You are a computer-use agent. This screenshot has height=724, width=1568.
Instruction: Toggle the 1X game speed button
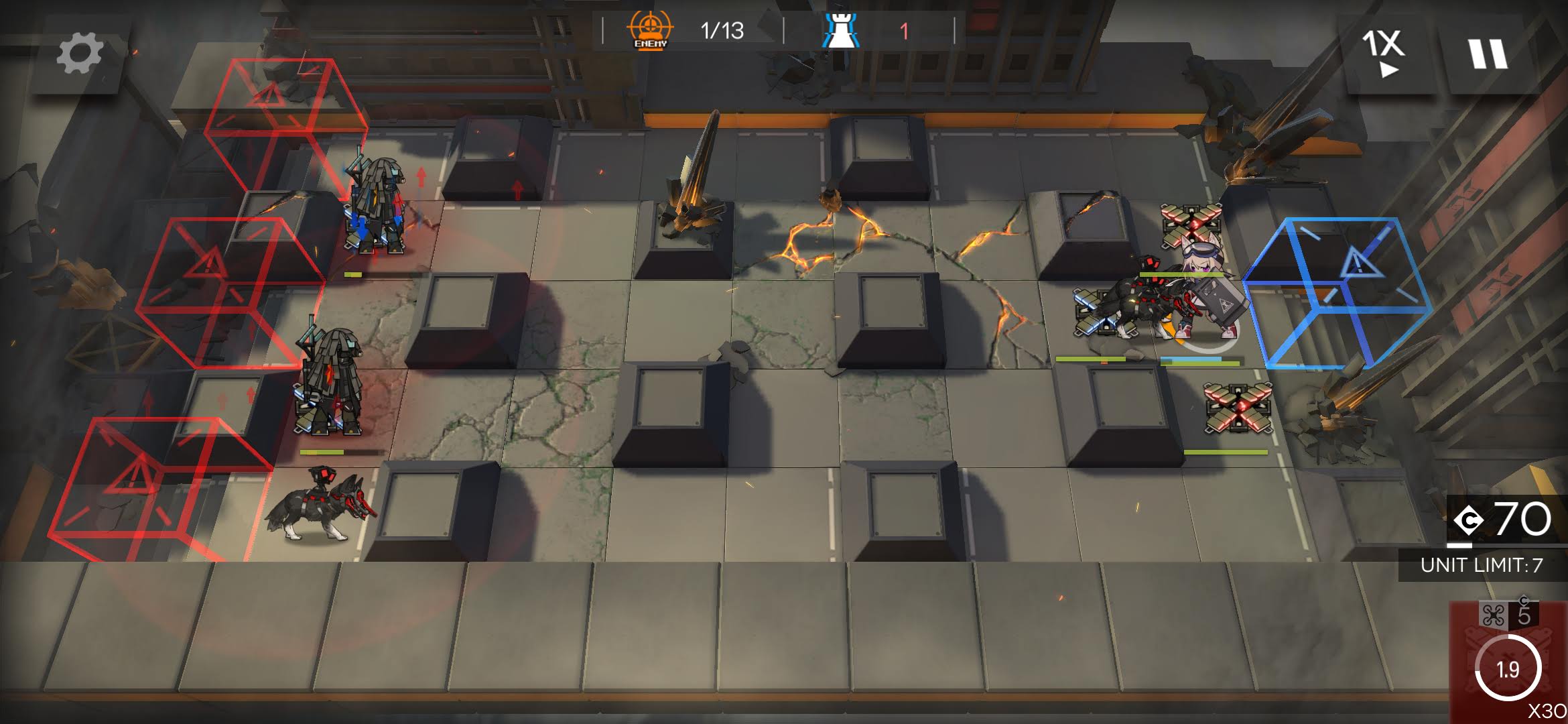coord(1382,52)
